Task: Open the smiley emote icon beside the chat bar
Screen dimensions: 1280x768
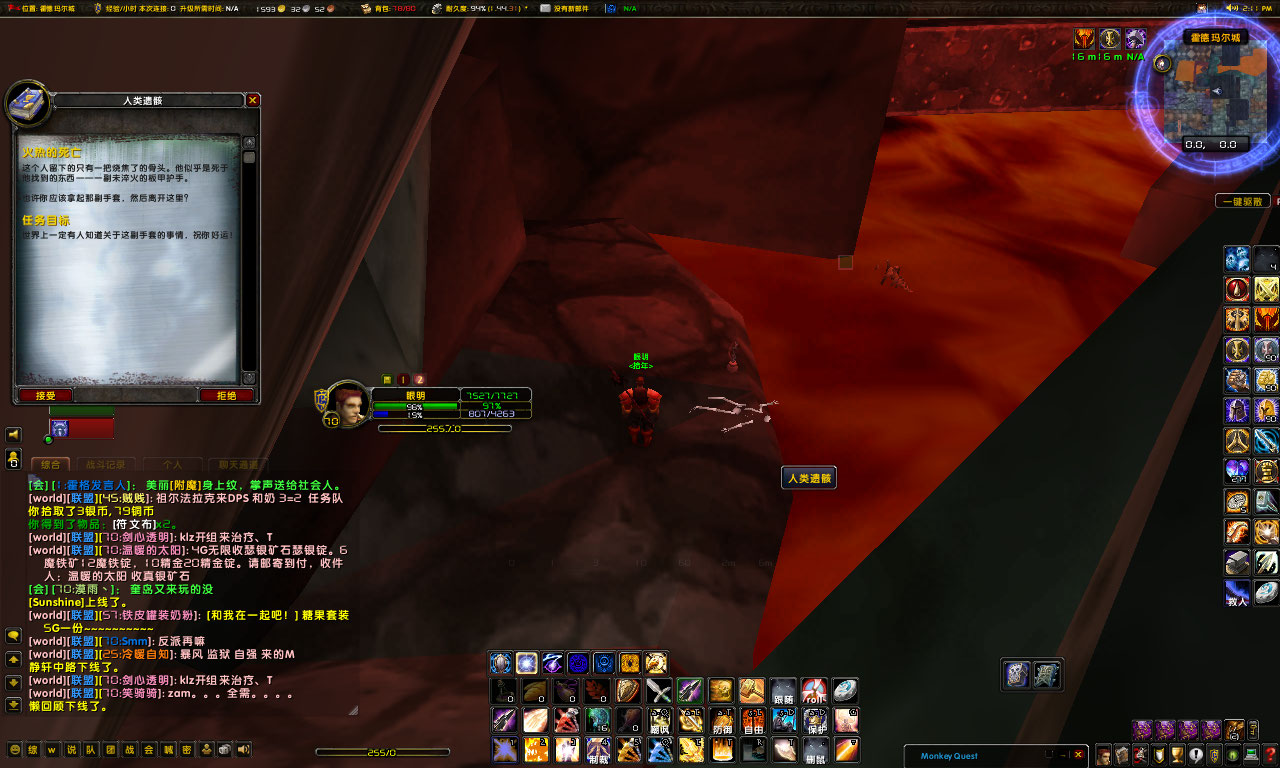Action: [17, 749]
